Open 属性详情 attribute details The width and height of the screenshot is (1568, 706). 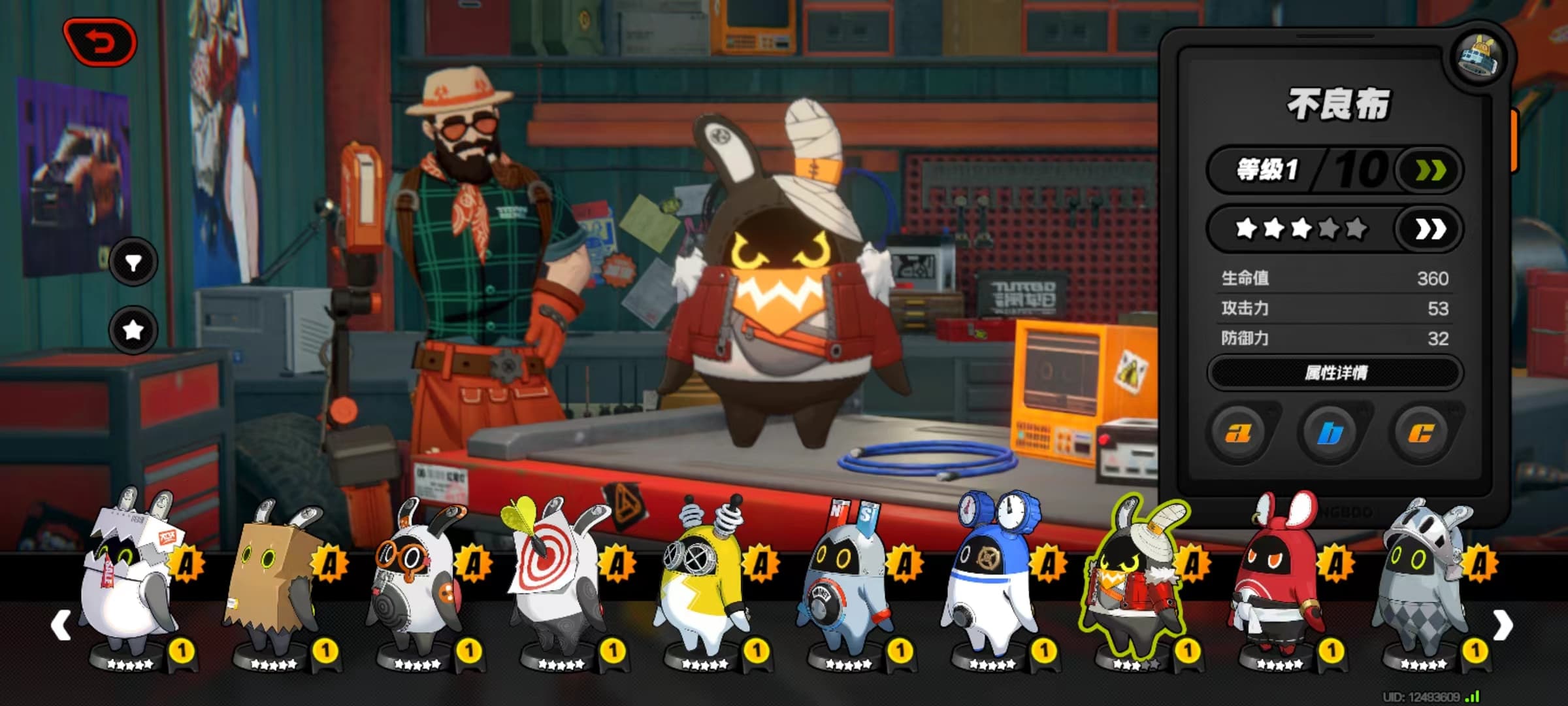tap(1335, 373)
